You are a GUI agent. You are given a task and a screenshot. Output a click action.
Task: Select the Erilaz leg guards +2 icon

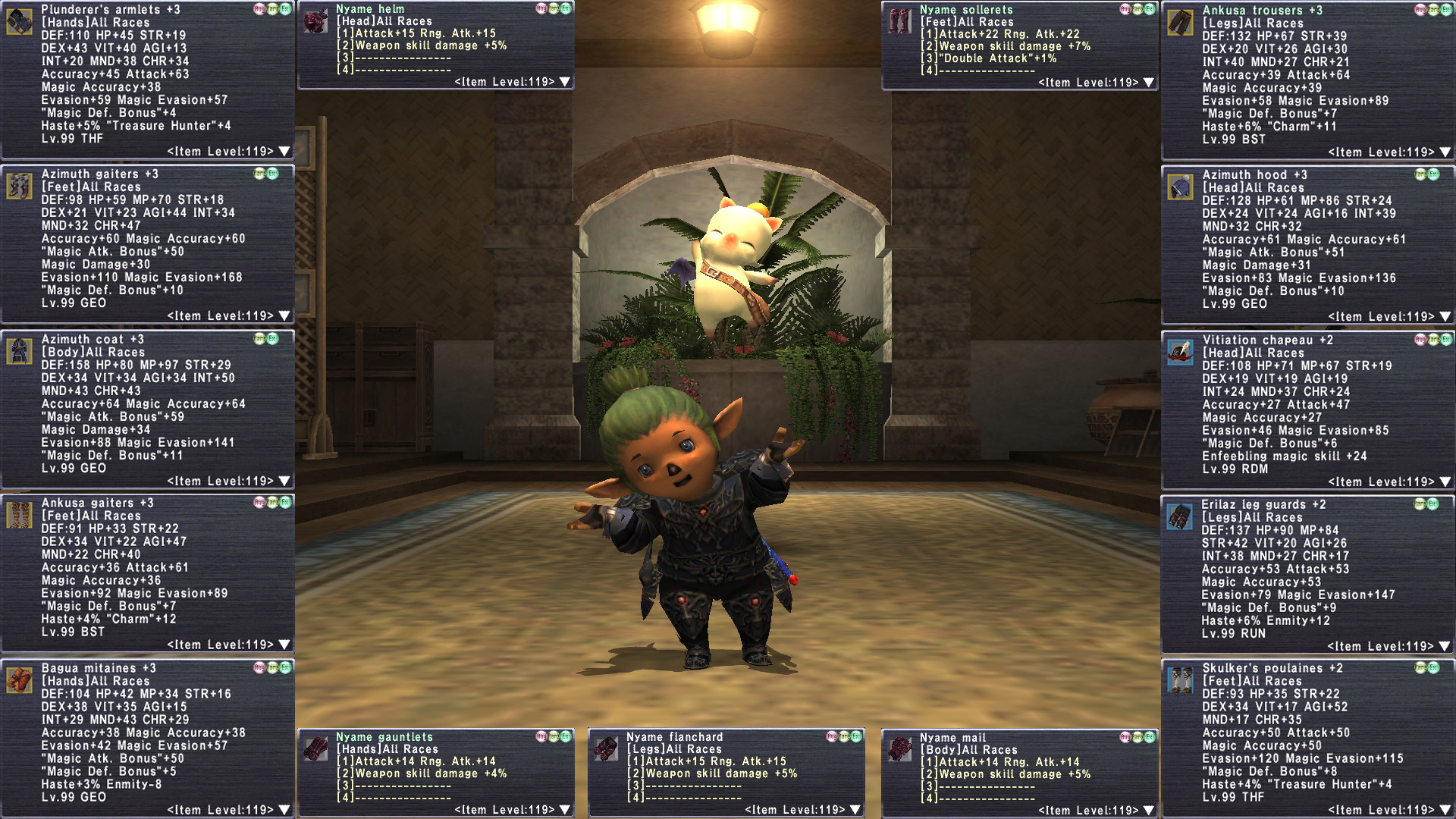click(x=1179, y=516)
